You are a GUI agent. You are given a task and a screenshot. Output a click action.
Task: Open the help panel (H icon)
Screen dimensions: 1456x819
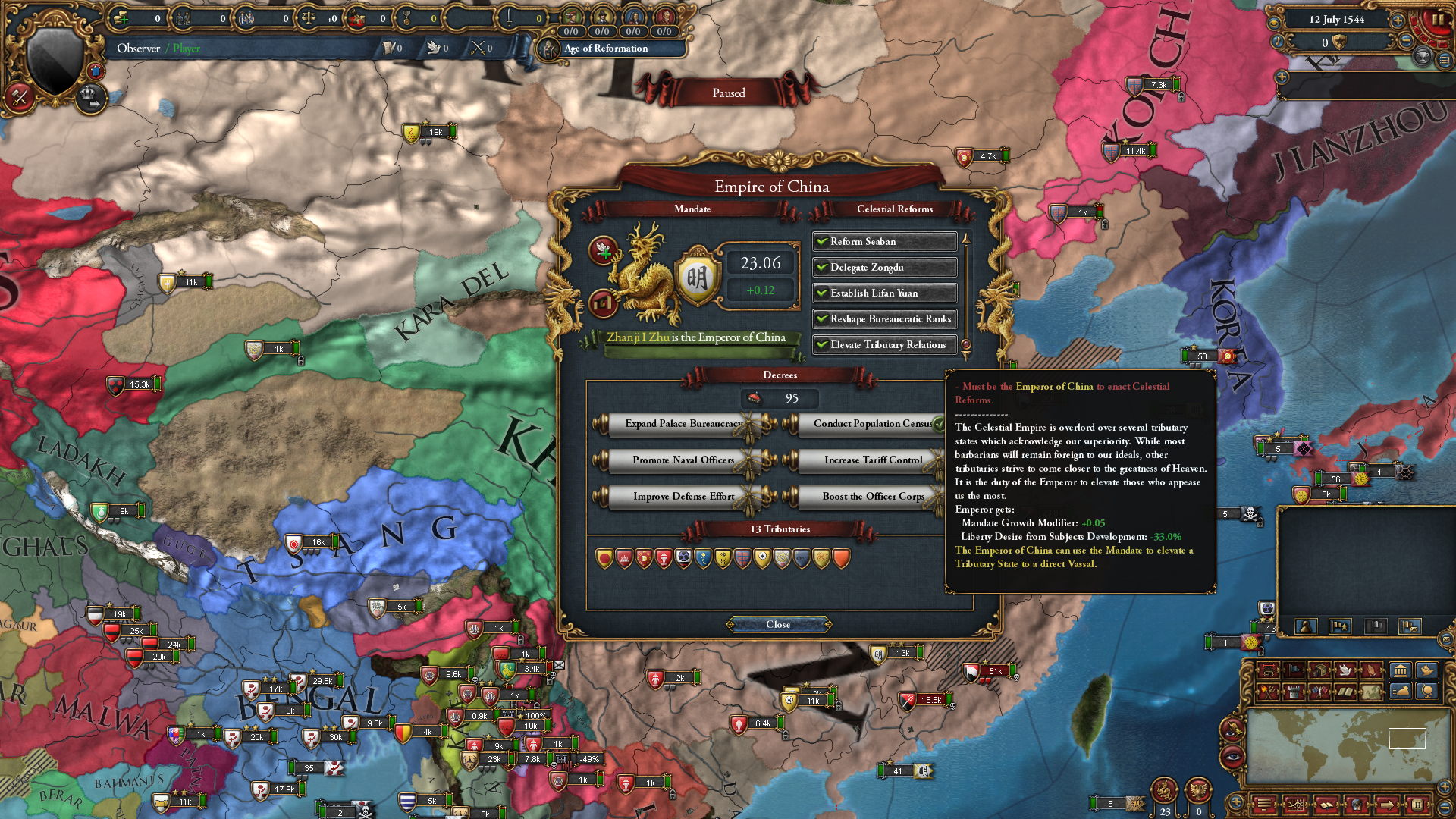click(1419, 805)
